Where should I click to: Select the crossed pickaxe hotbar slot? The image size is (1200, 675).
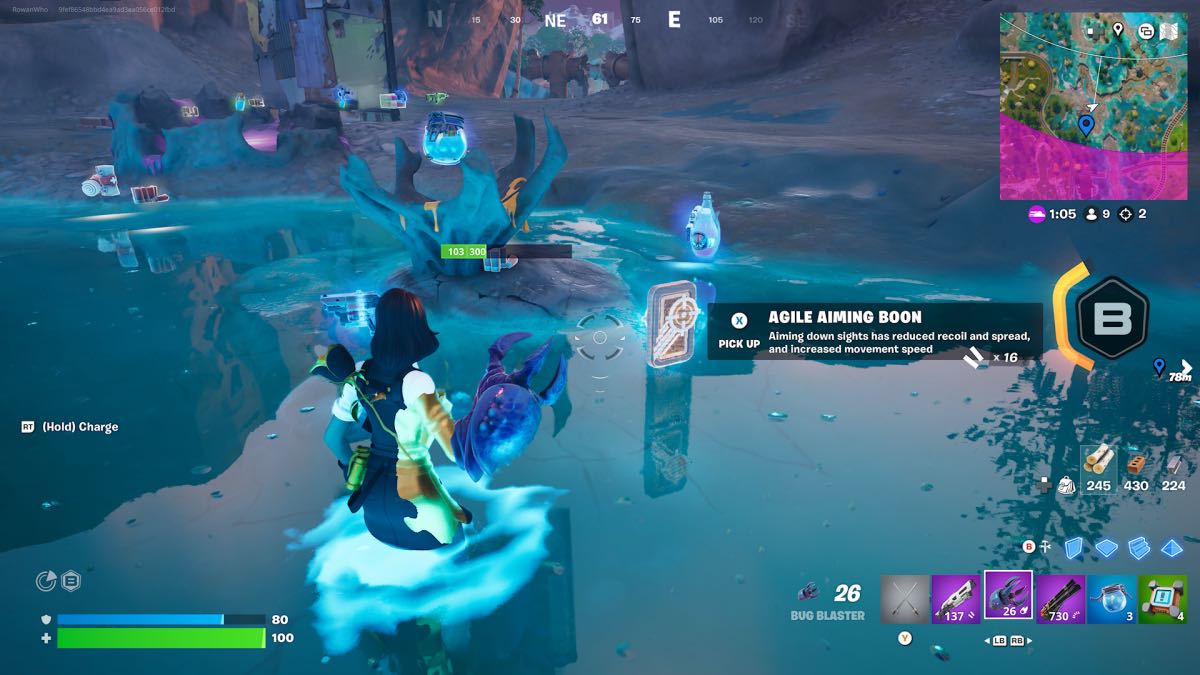click(x=905, y=598)
